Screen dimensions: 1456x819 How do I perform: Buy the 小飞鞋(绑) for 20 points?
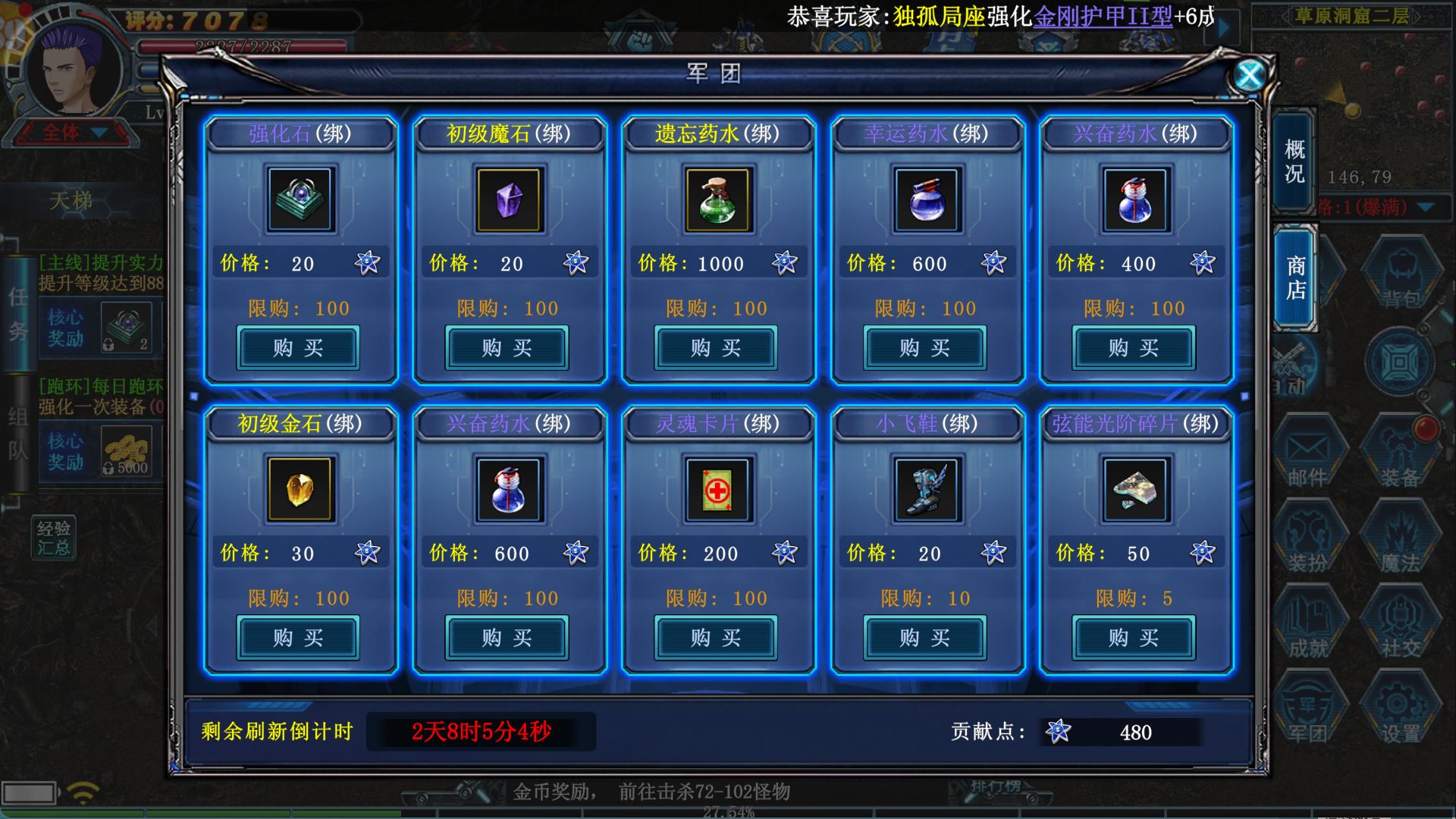tap(924, 638)
